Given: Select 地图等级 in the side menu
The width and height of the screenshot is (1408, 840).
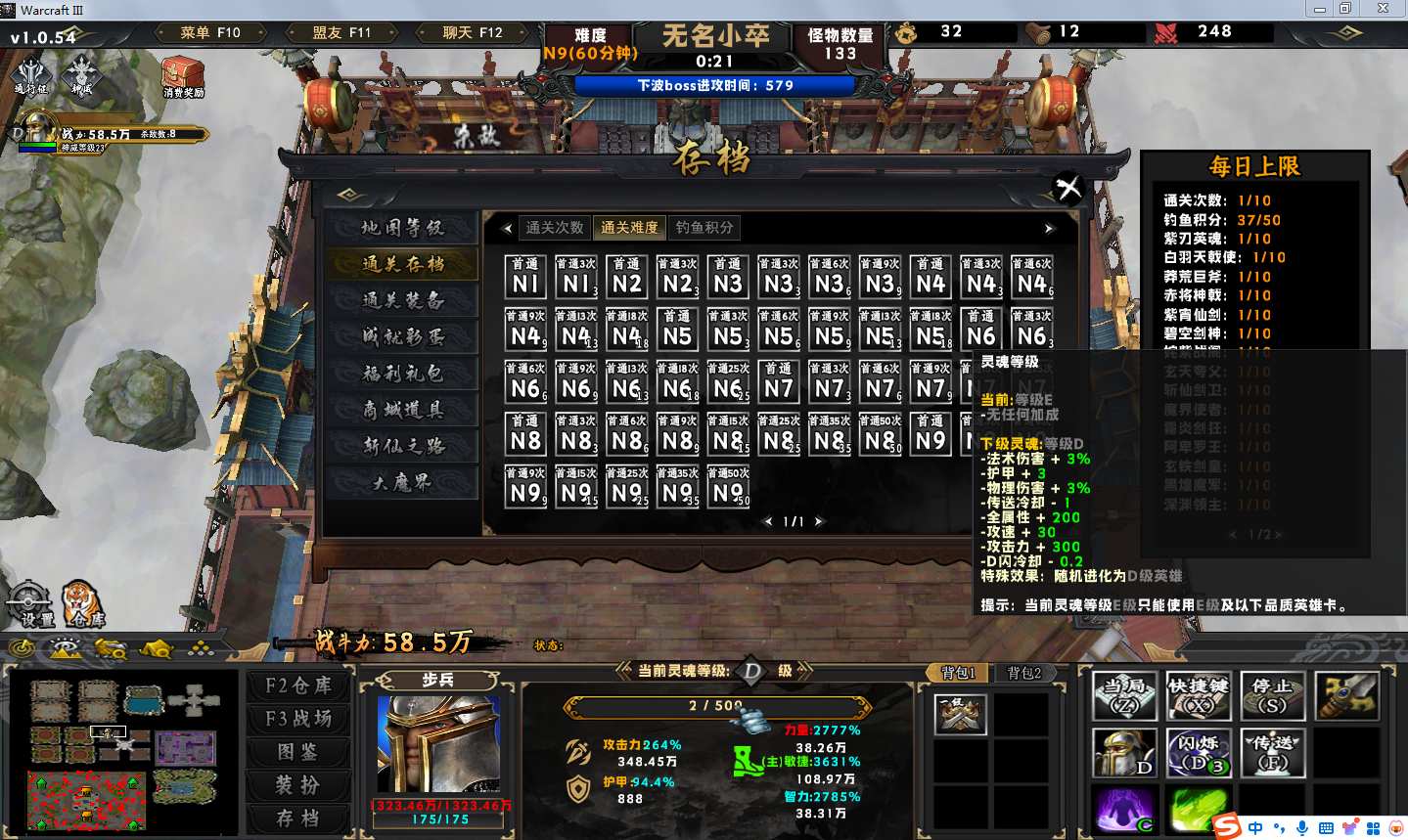Looking at the screenshot, I should (x=402, y=228).
